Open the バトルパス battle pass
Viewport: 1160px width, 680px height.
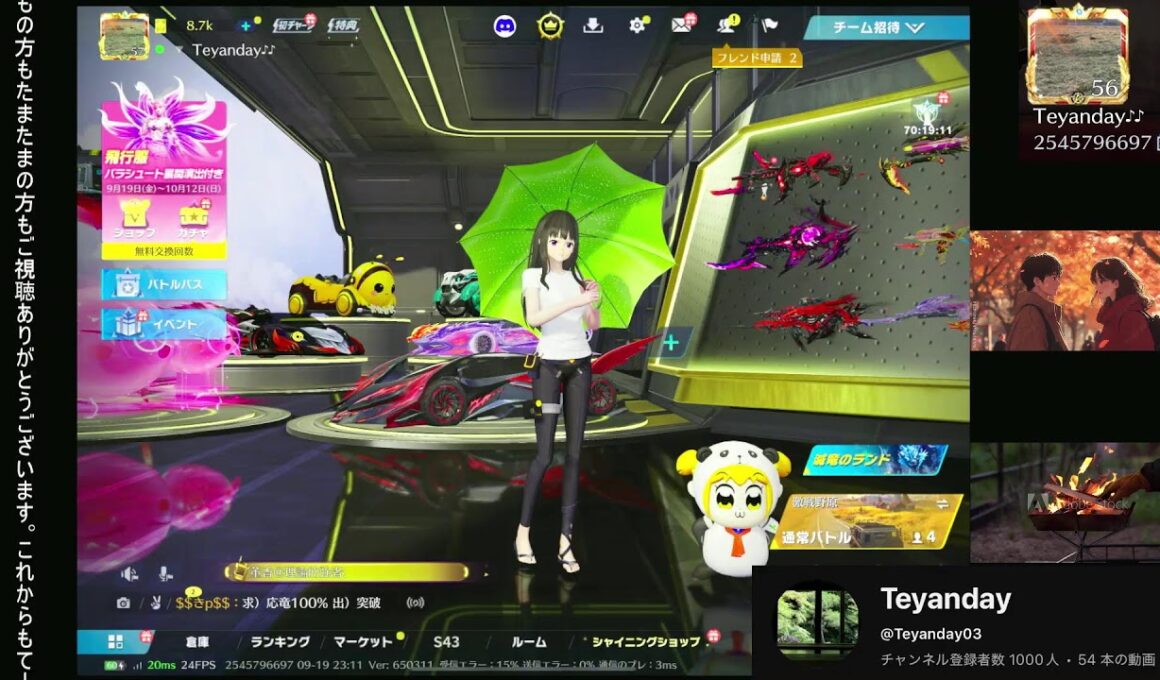coord(164,285)
